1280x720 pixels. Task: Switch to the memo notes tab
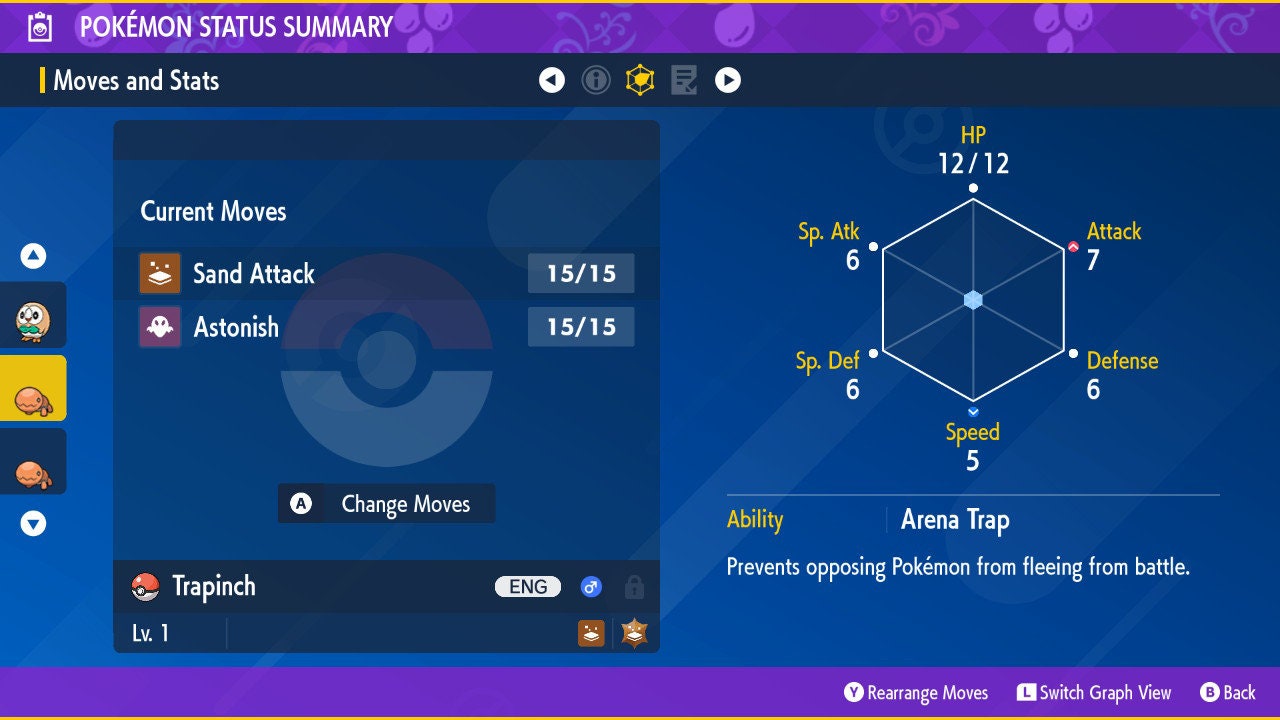click(684, 80)
